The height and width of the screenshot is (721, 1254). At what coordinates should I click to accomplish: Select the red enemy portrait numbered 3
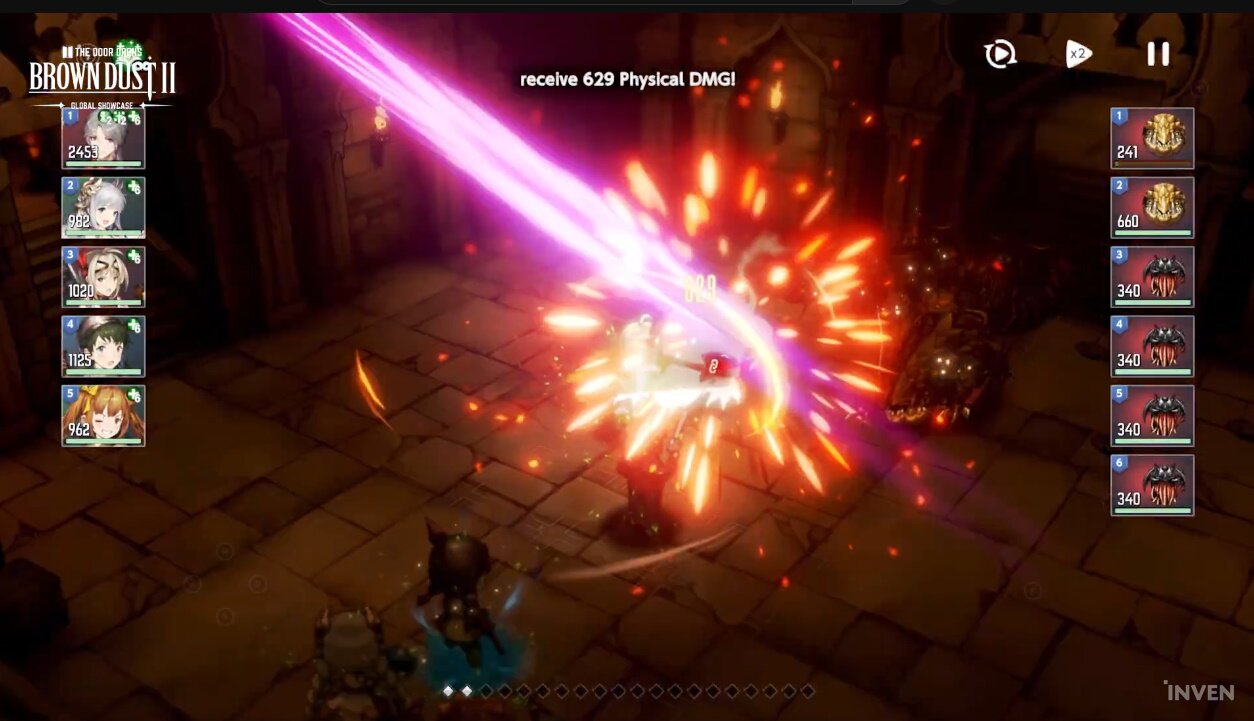coord(1152,277)
